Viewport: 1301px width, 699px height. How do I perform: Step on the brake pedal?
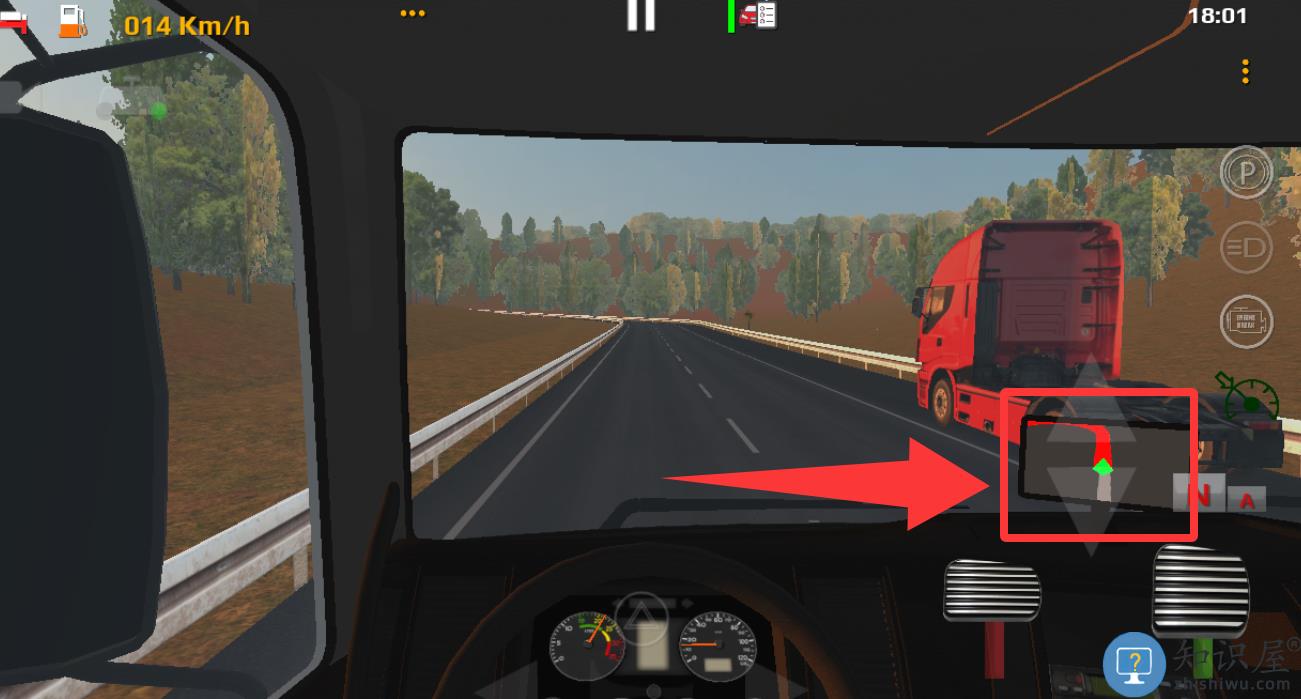(x=992, y=590)
